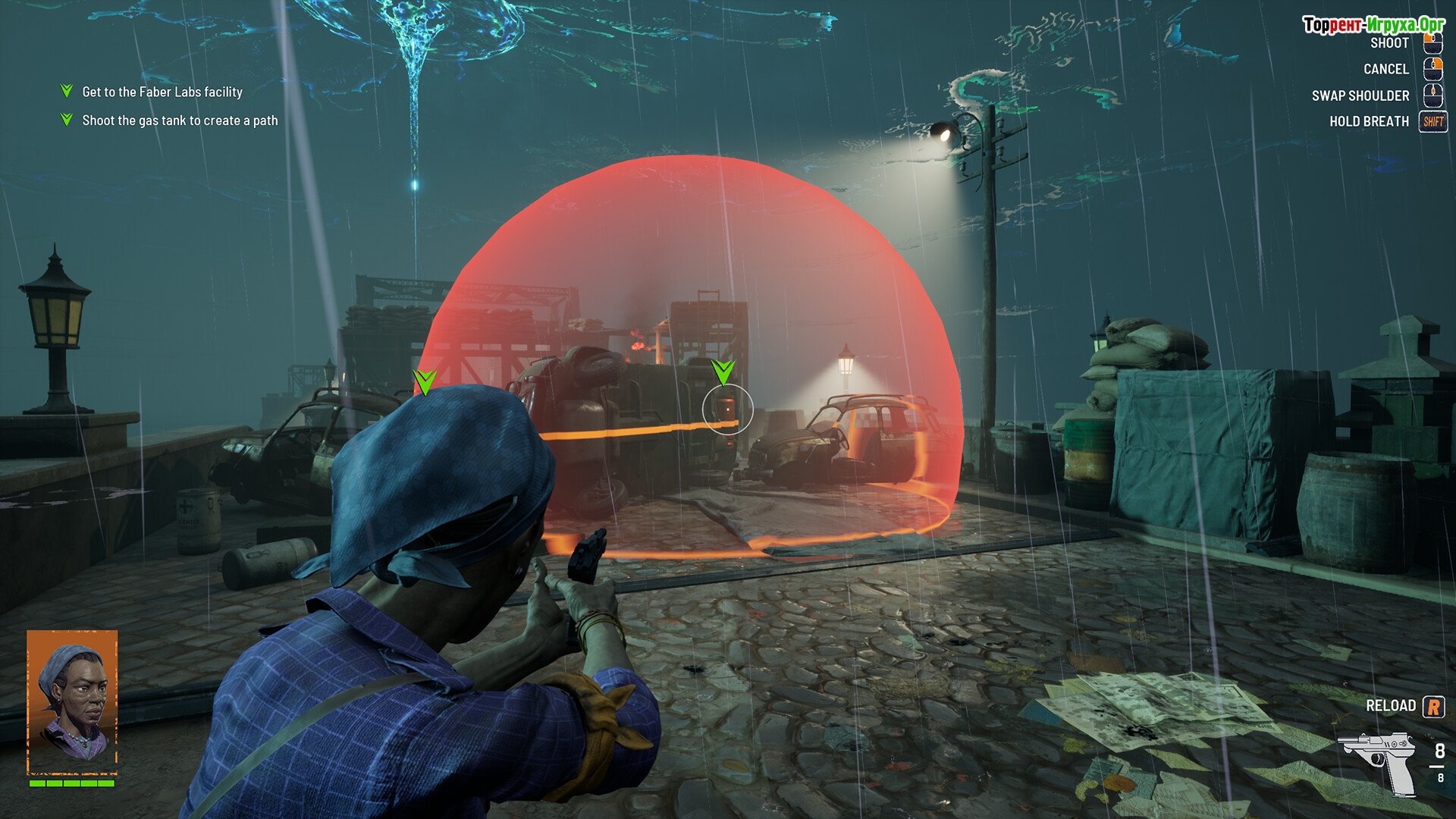Image resolution: width=1456 pixels, height=819 pixels.
Task: Click the green objective marker above the crosshair
Action: point(723,372)
